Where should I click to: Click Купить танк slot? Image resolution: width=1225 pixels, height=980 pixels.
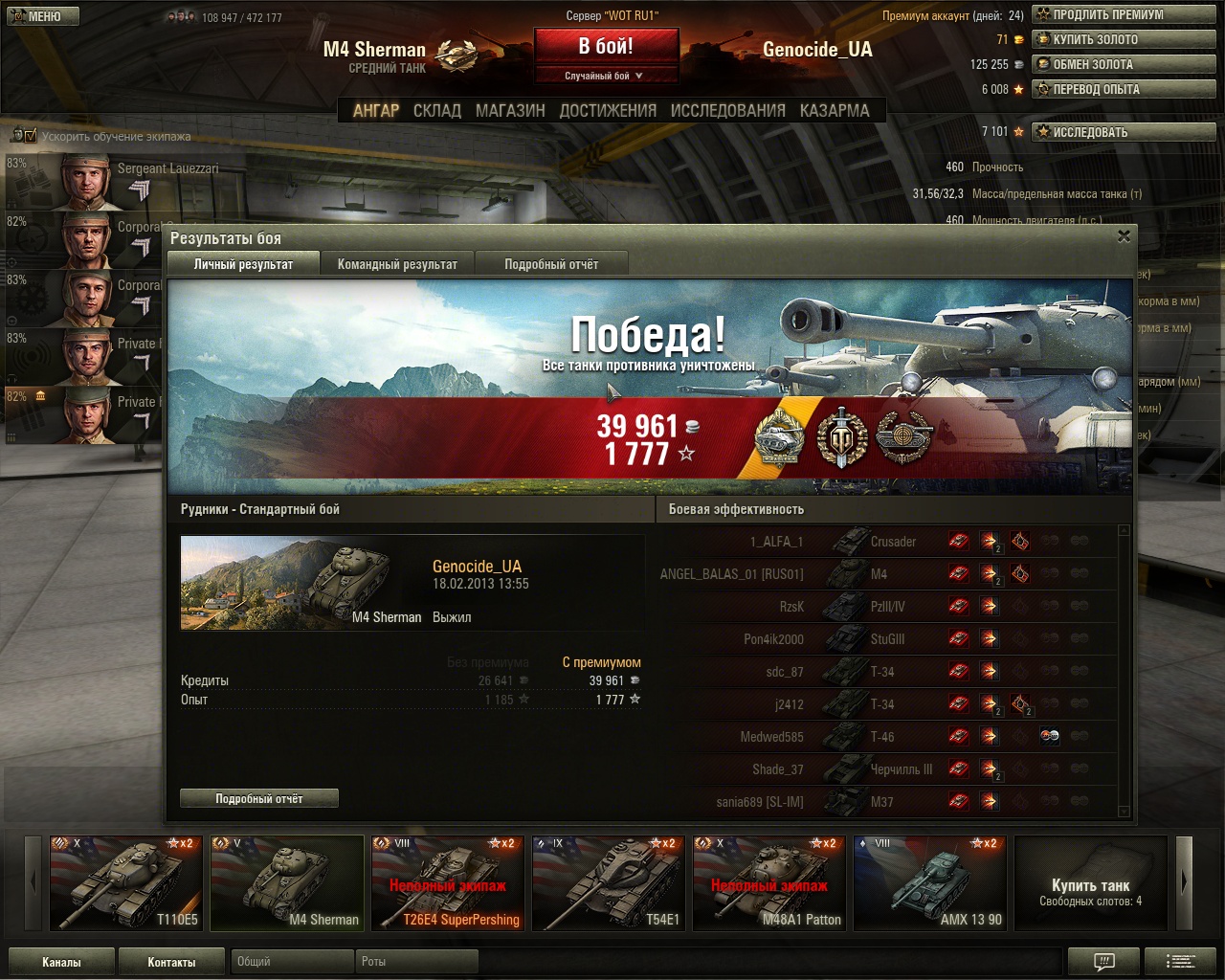pyautogui.click(x=1090, y=883)
